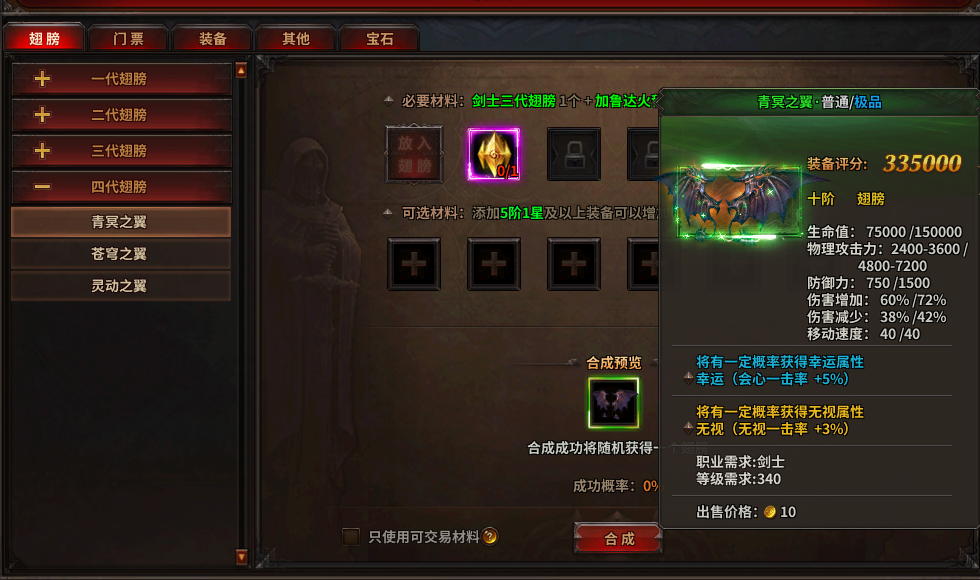Click the recipe list down arrow
This screenshot has width=980, height=580.
click(241, 556)
